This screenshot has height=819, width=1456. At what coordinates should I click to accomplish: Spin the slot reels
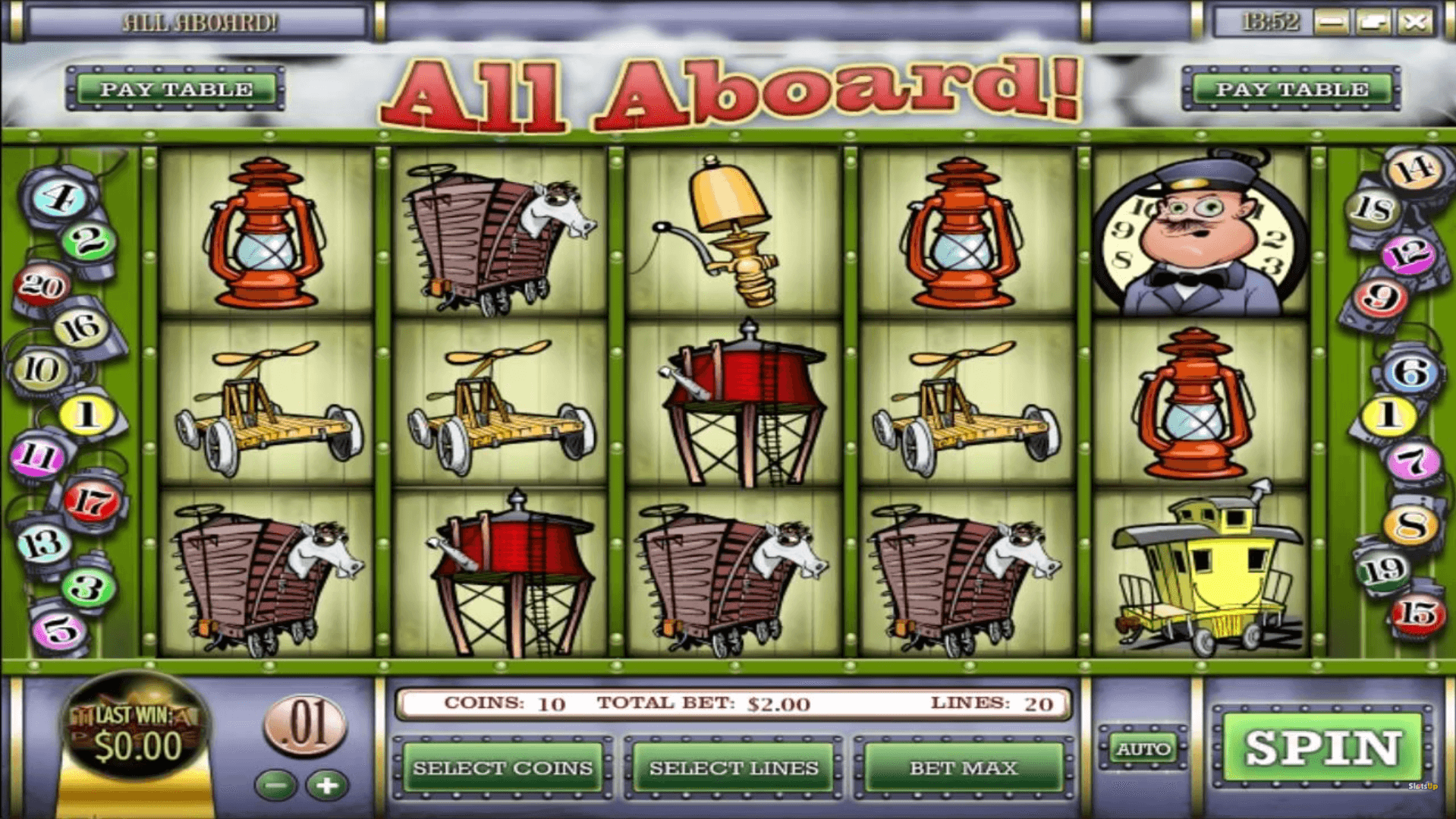pyautogui.click(x=1322, y=748)
